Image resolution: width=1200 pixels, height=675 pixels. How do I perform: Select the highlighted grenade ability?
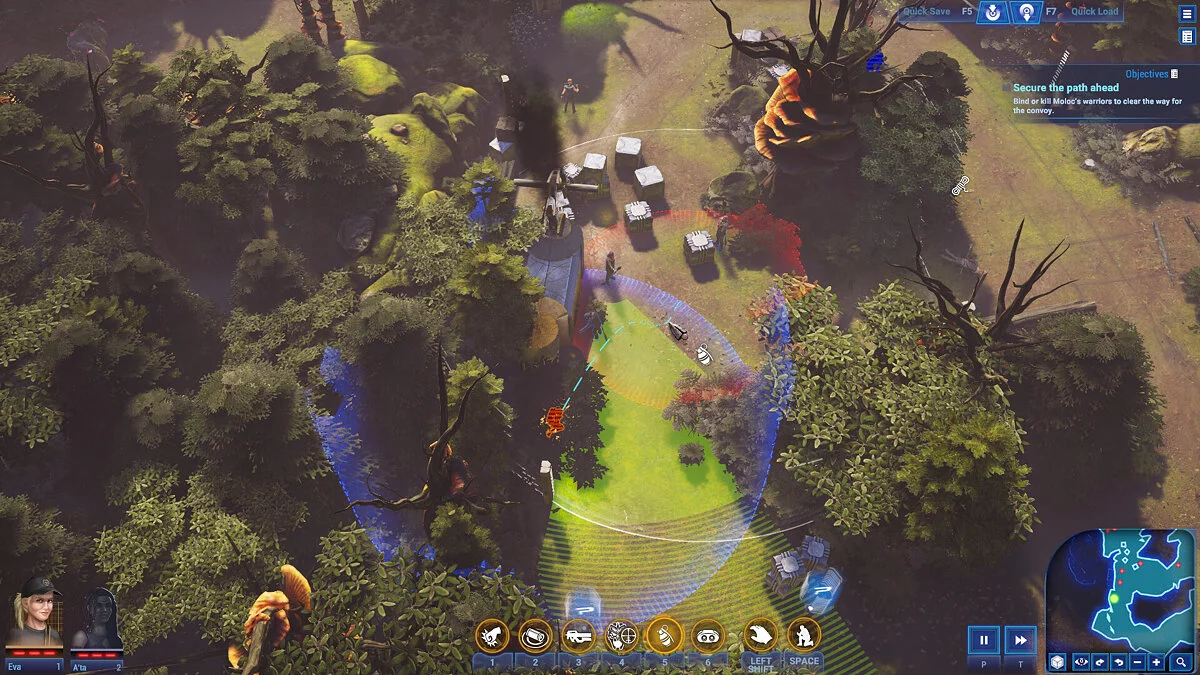point(664,634)
